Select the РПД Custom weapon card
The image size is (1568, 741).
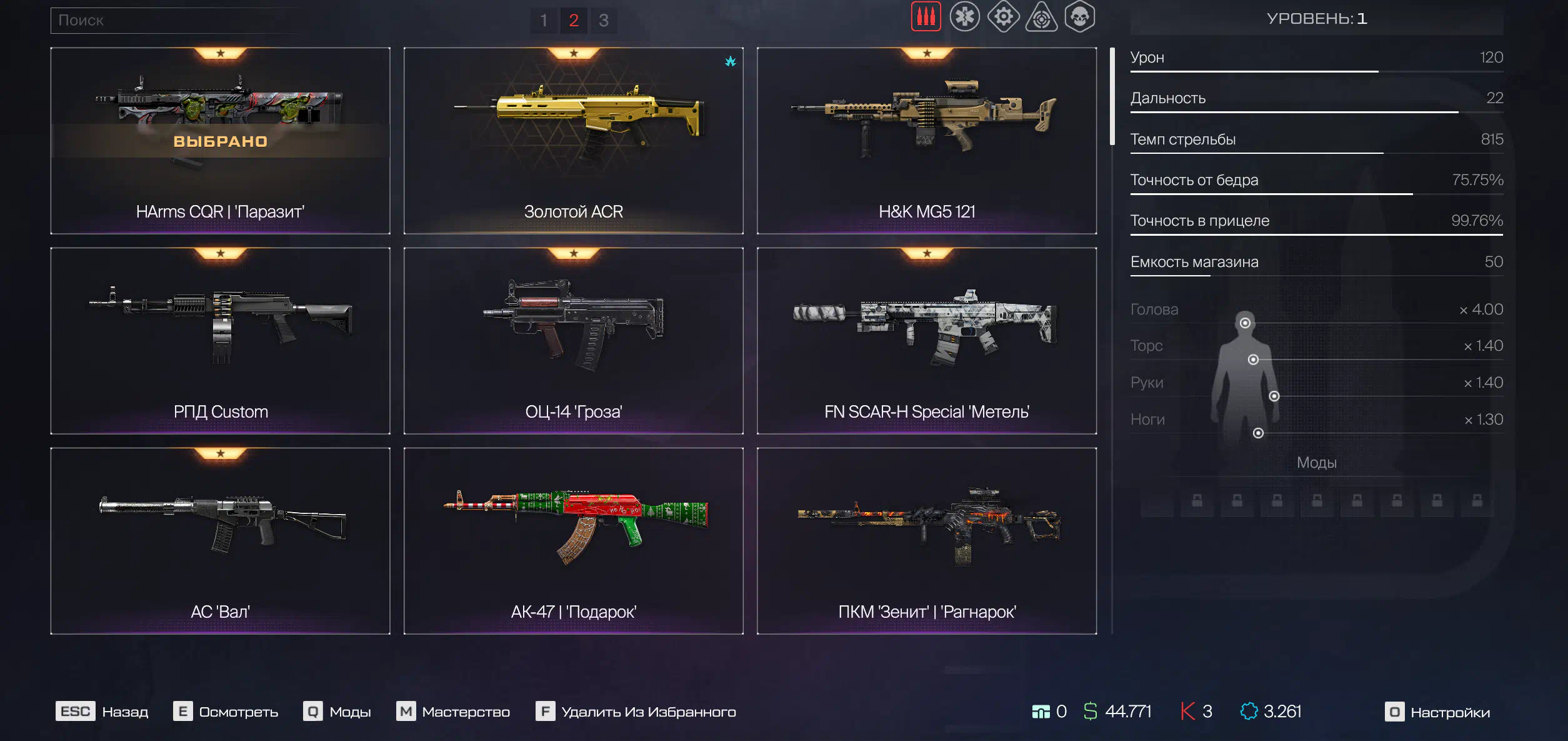pos(220,341)
